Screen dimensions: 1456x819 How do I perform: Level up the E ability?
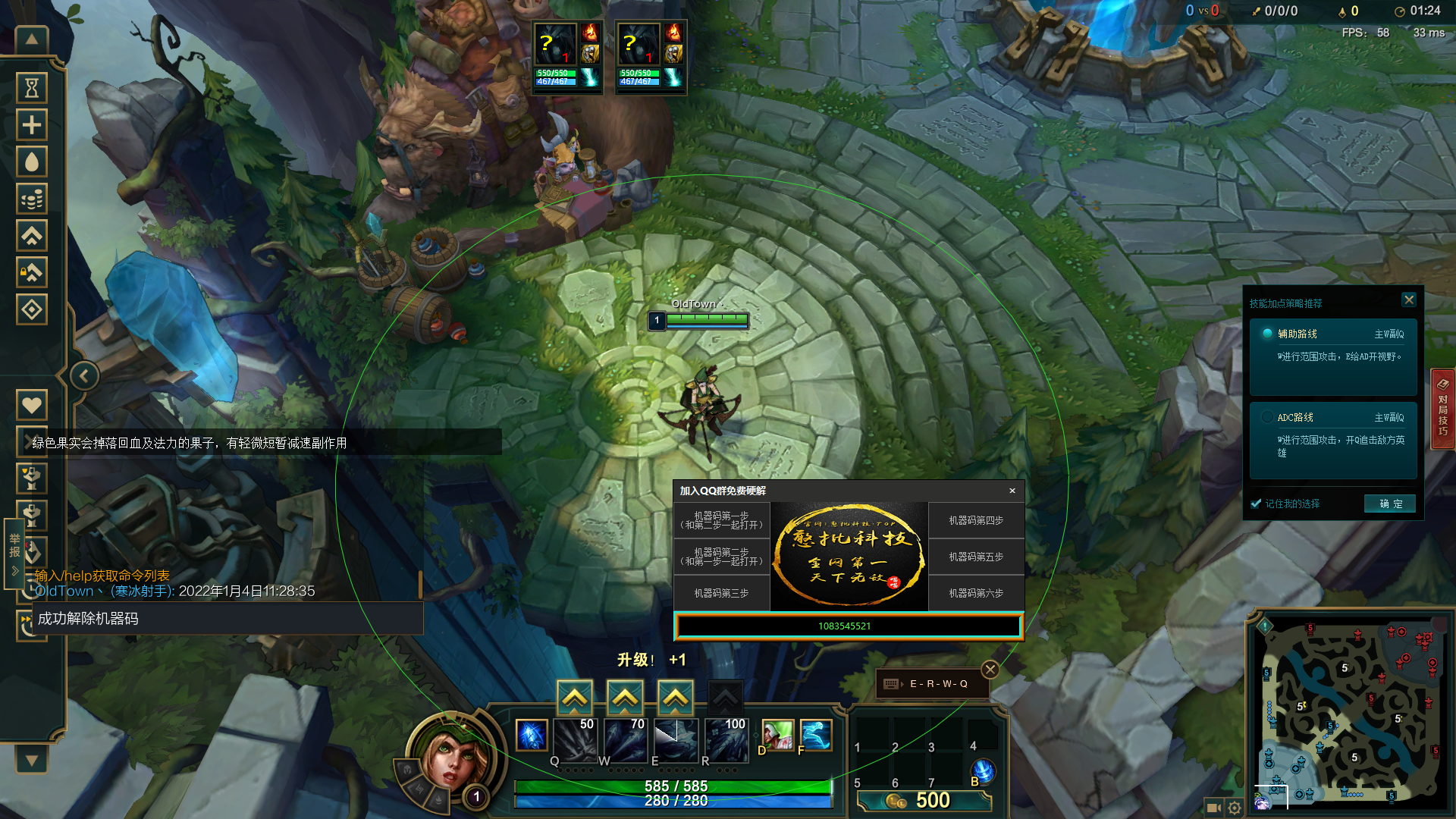coord(675,697)
